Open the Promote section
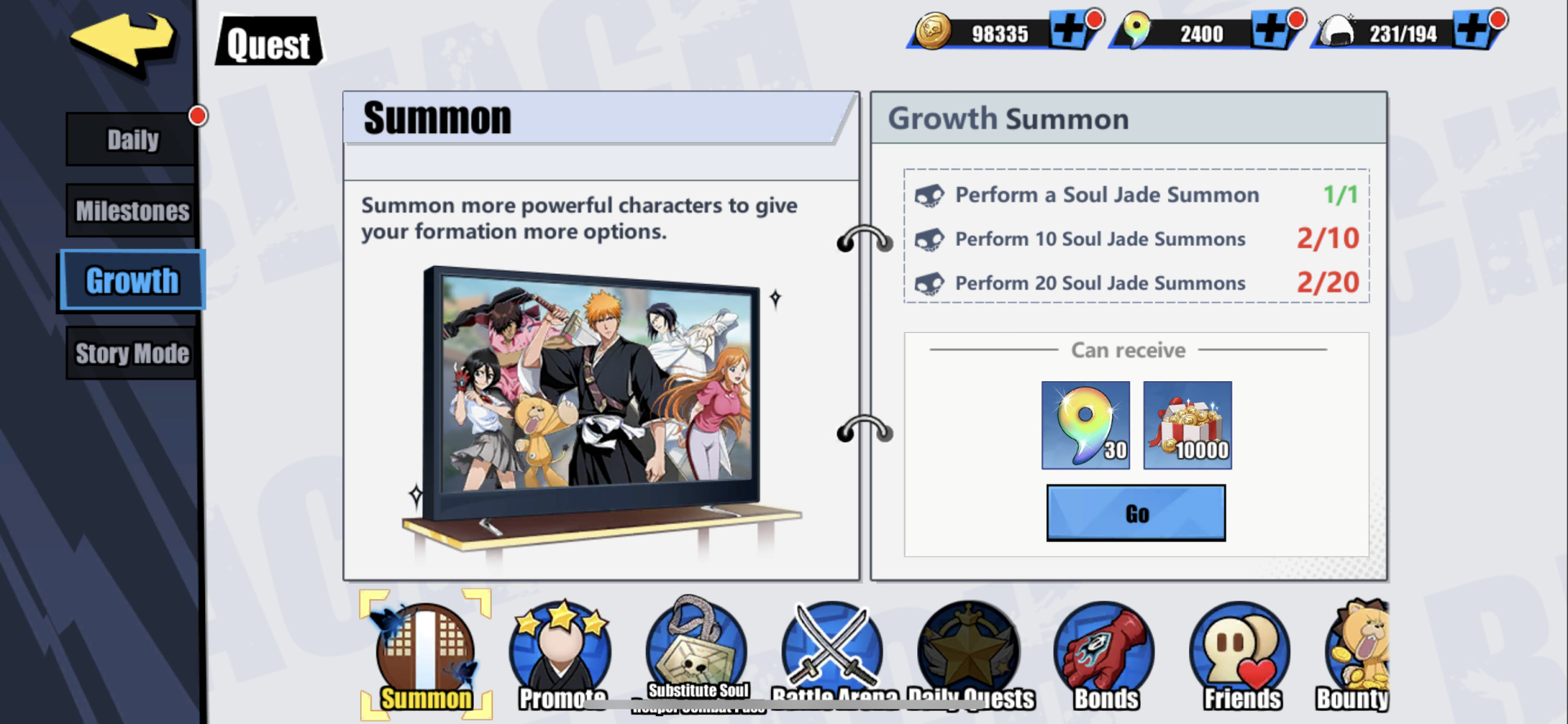Screen dimensions: 1568x724 560,649
